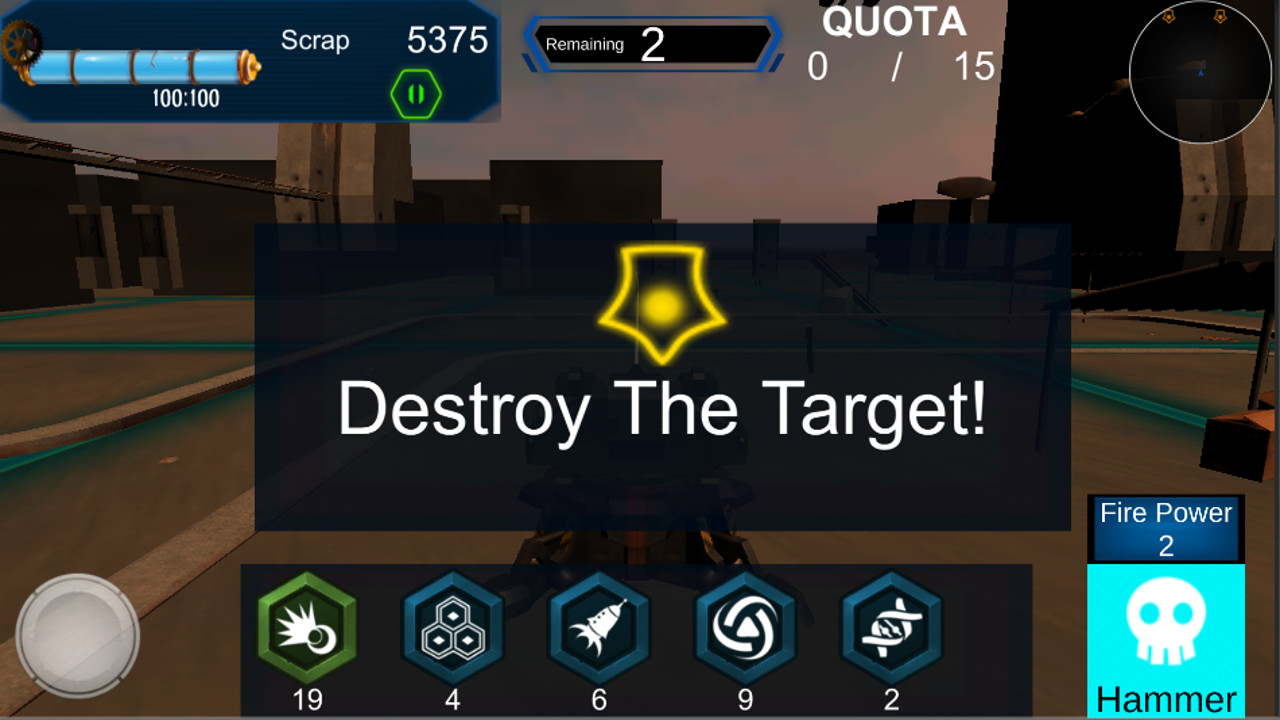Use the spiral vortex ability
Viewport: 1280px width, 720px height.
point(746,630)
